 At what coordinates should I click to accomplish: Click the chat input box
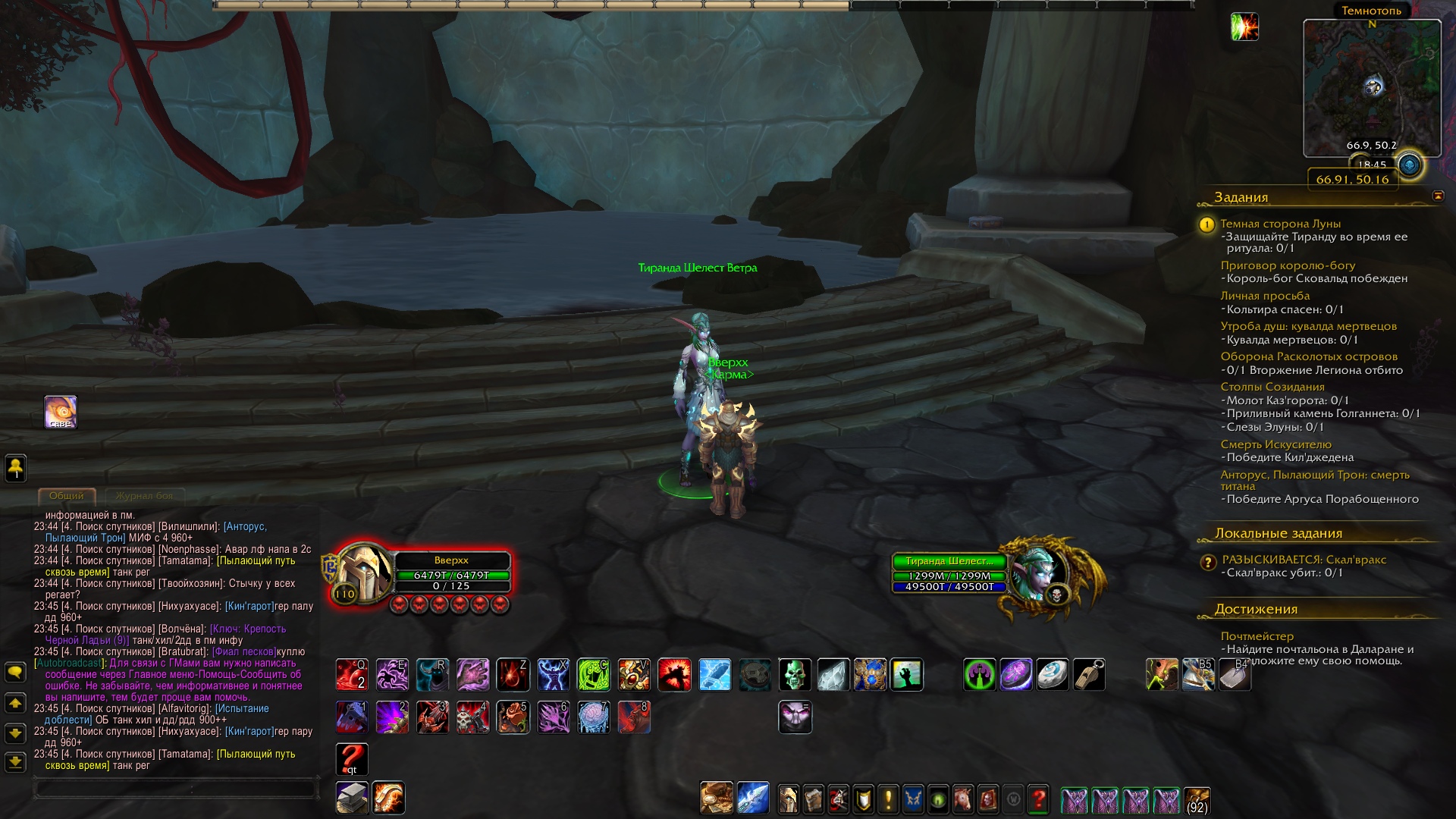174,789
